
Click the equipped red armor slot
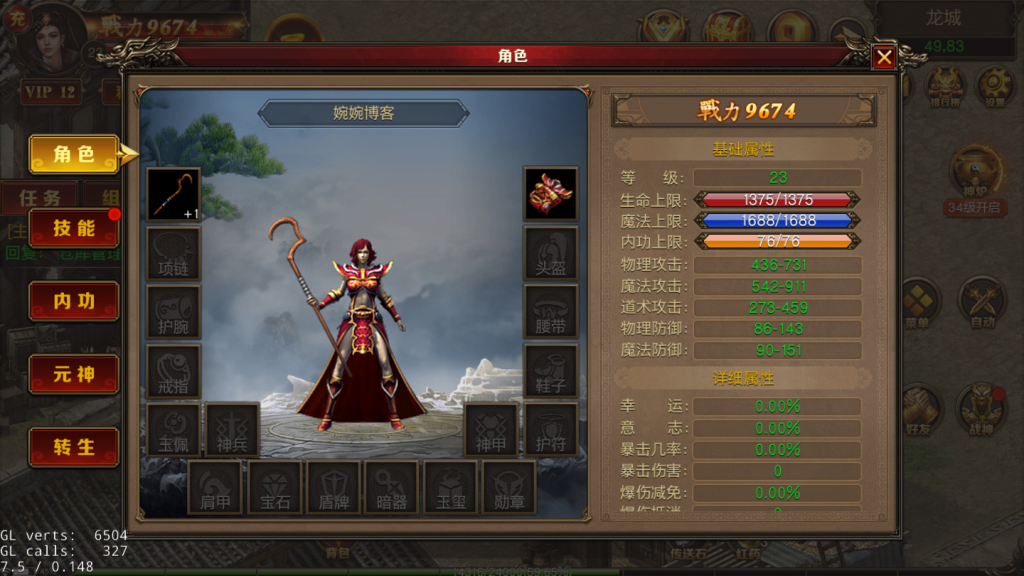(x=550, y=194)
